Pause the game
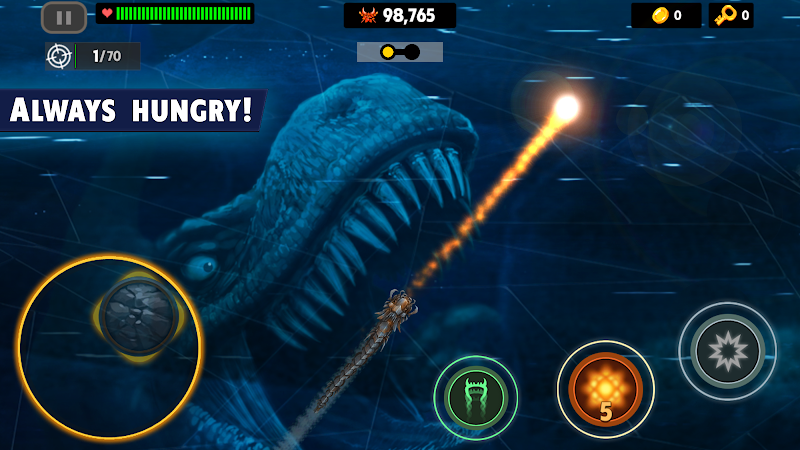This screenshot has height=450, width=800. (x=64, y=17)
